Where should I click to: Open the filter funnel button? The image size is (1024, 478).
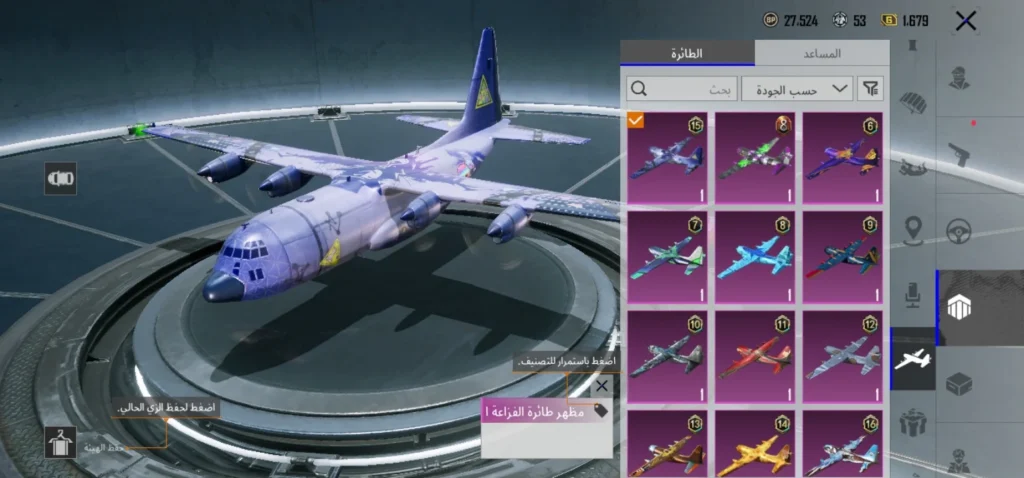pos(872,89)
